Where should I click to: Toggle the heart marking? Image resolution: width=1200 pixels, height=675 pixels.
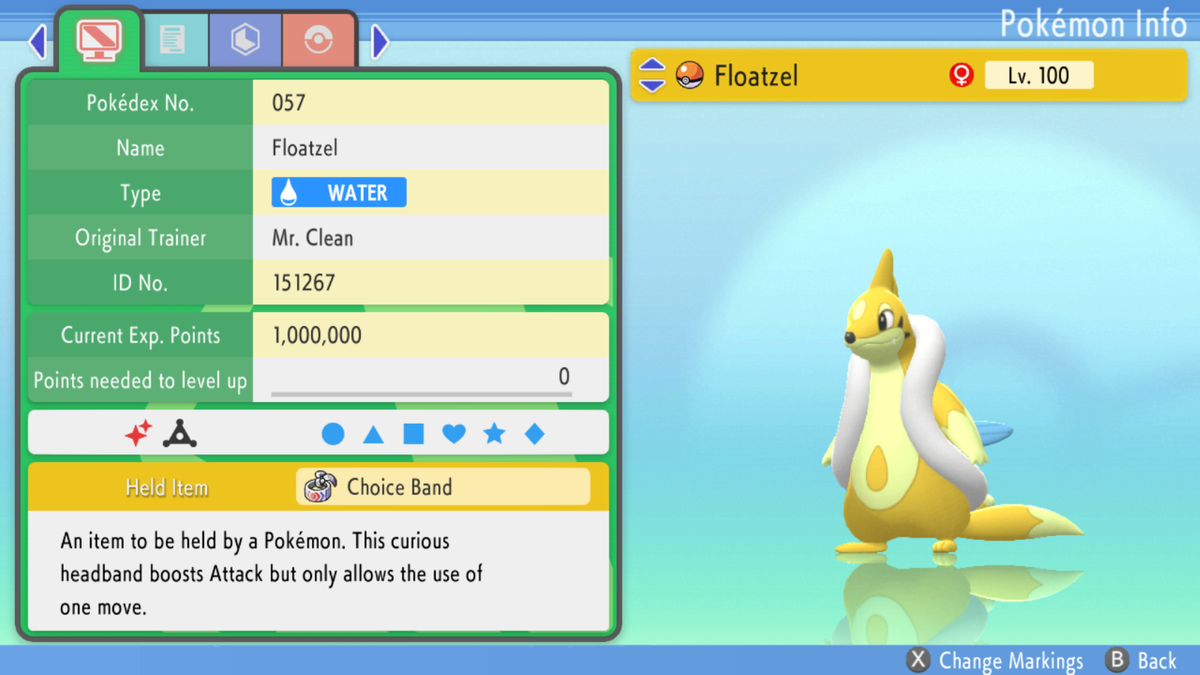click(x=454, y=434)
